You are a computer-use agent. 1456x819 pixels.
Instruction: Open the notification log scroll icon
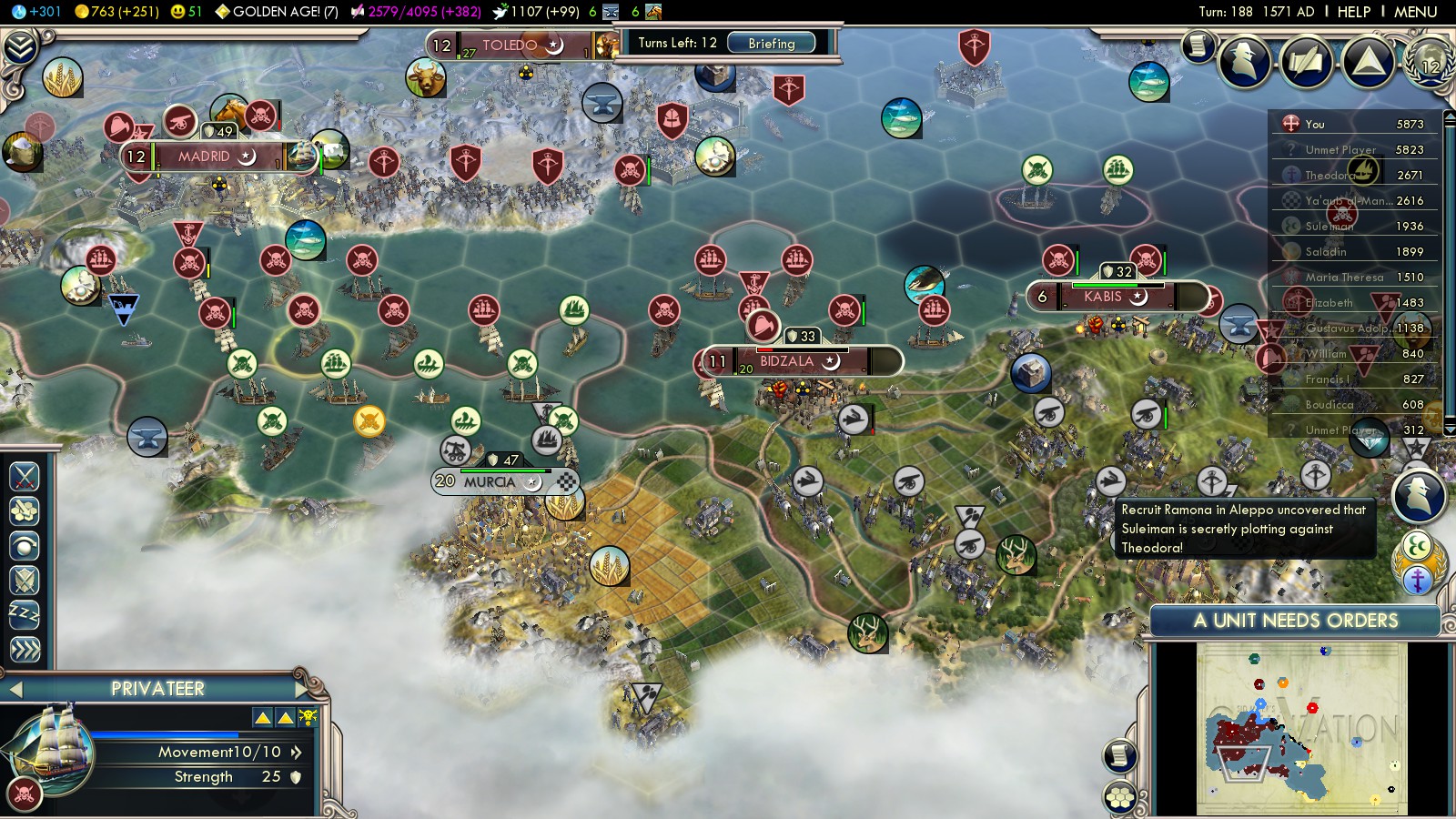pyautogui.click(x=1198, y=45)
